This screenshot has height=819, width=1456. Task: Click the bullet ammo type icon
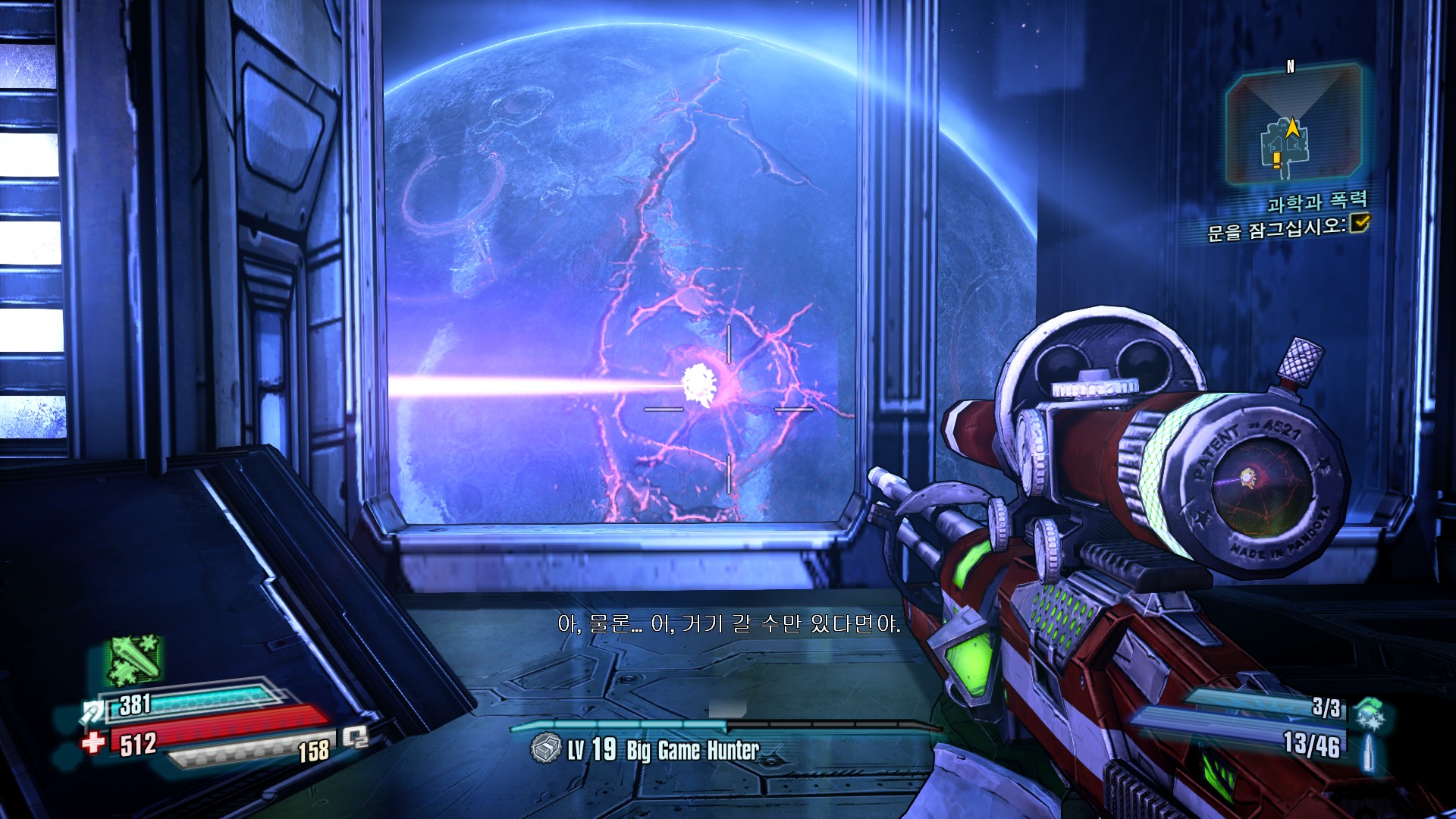click(1370, 752)
